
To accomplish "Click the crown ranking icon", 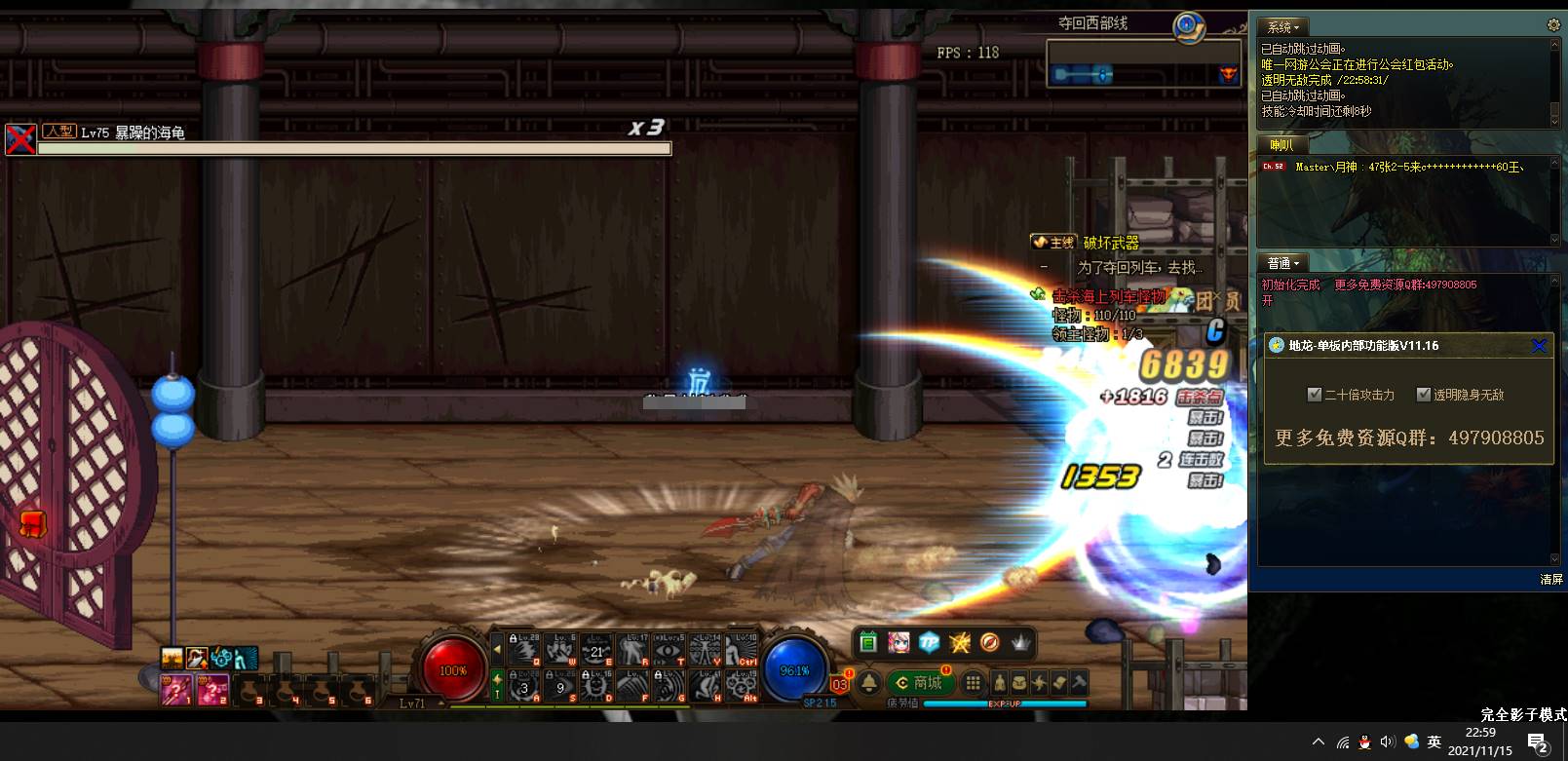I will coord(1020,643).
